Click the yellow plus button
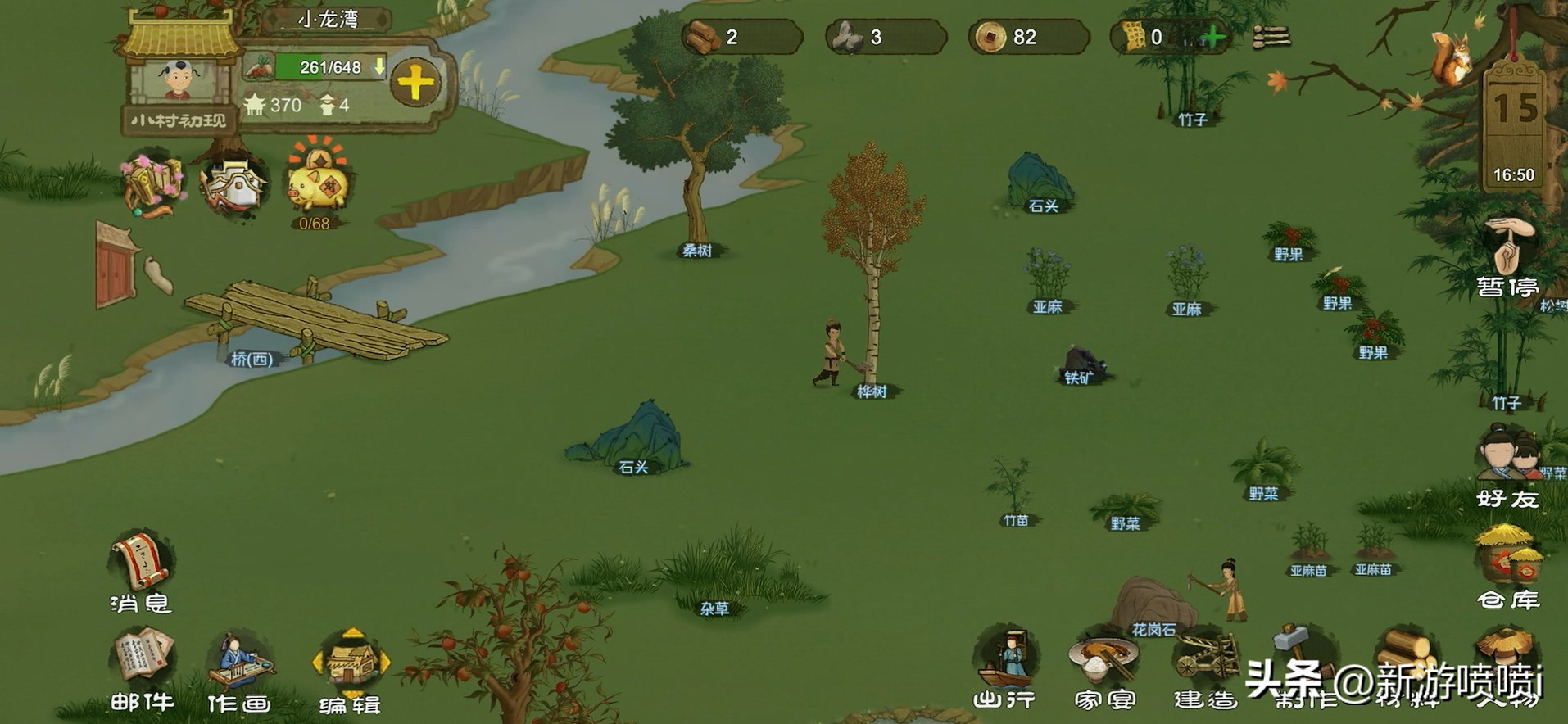This screenshot has height=724, width=1568. tap(415, 83)
